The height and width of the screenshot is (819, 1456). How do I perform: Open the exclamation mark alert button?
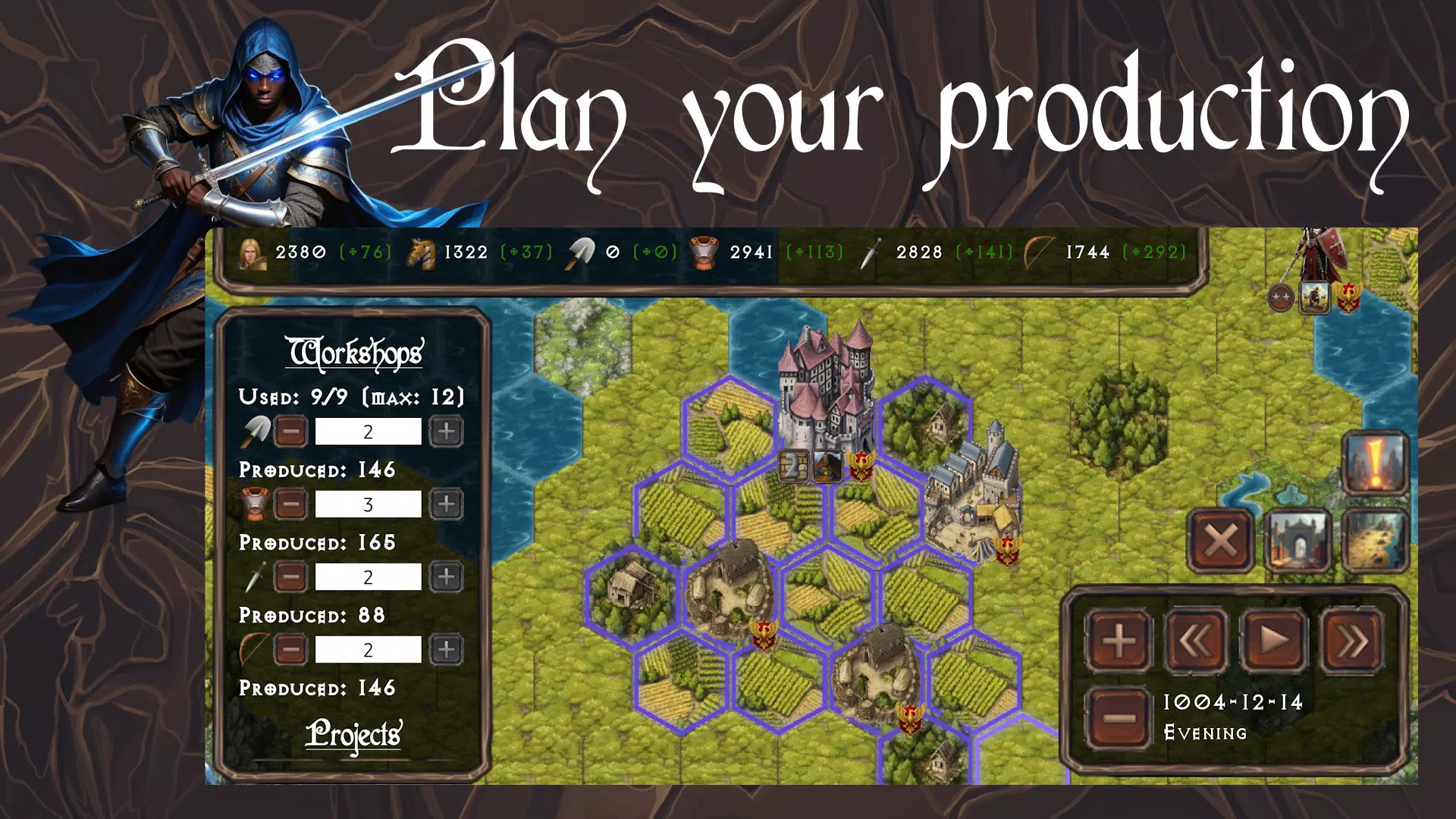(x=1375, y=463)
